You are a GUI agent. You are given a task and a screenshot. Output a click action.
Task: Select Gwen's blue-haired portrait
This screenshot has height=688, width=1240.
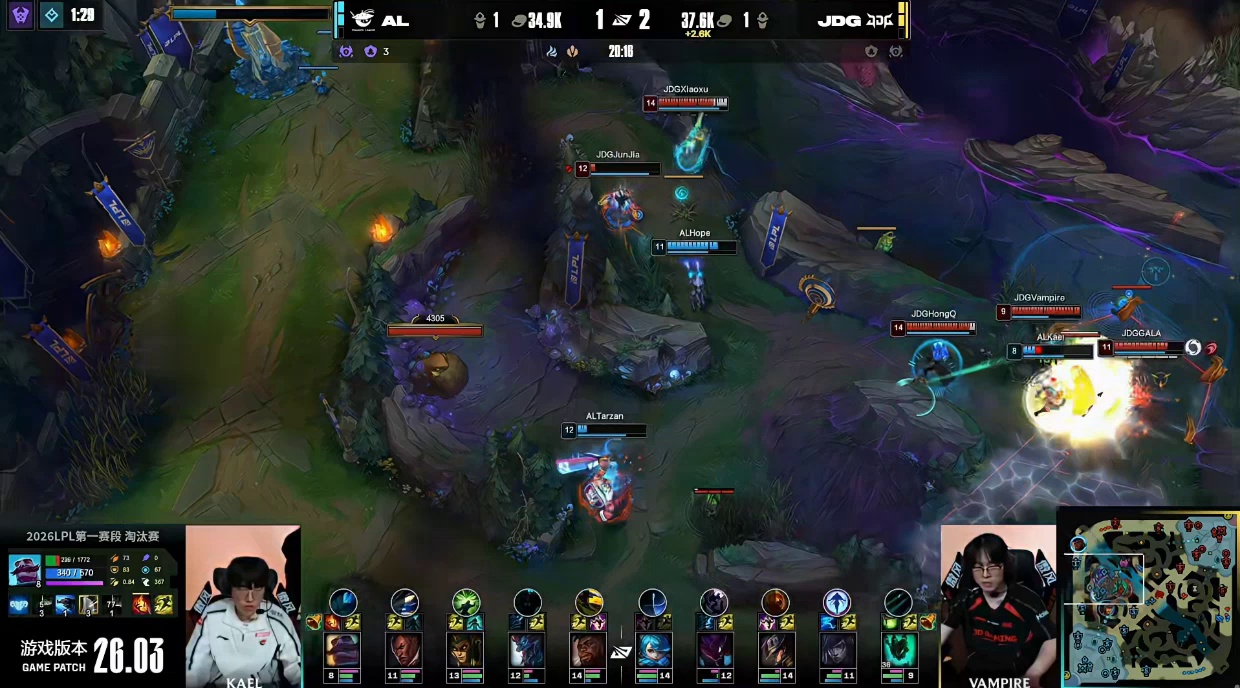pos(652,649)
